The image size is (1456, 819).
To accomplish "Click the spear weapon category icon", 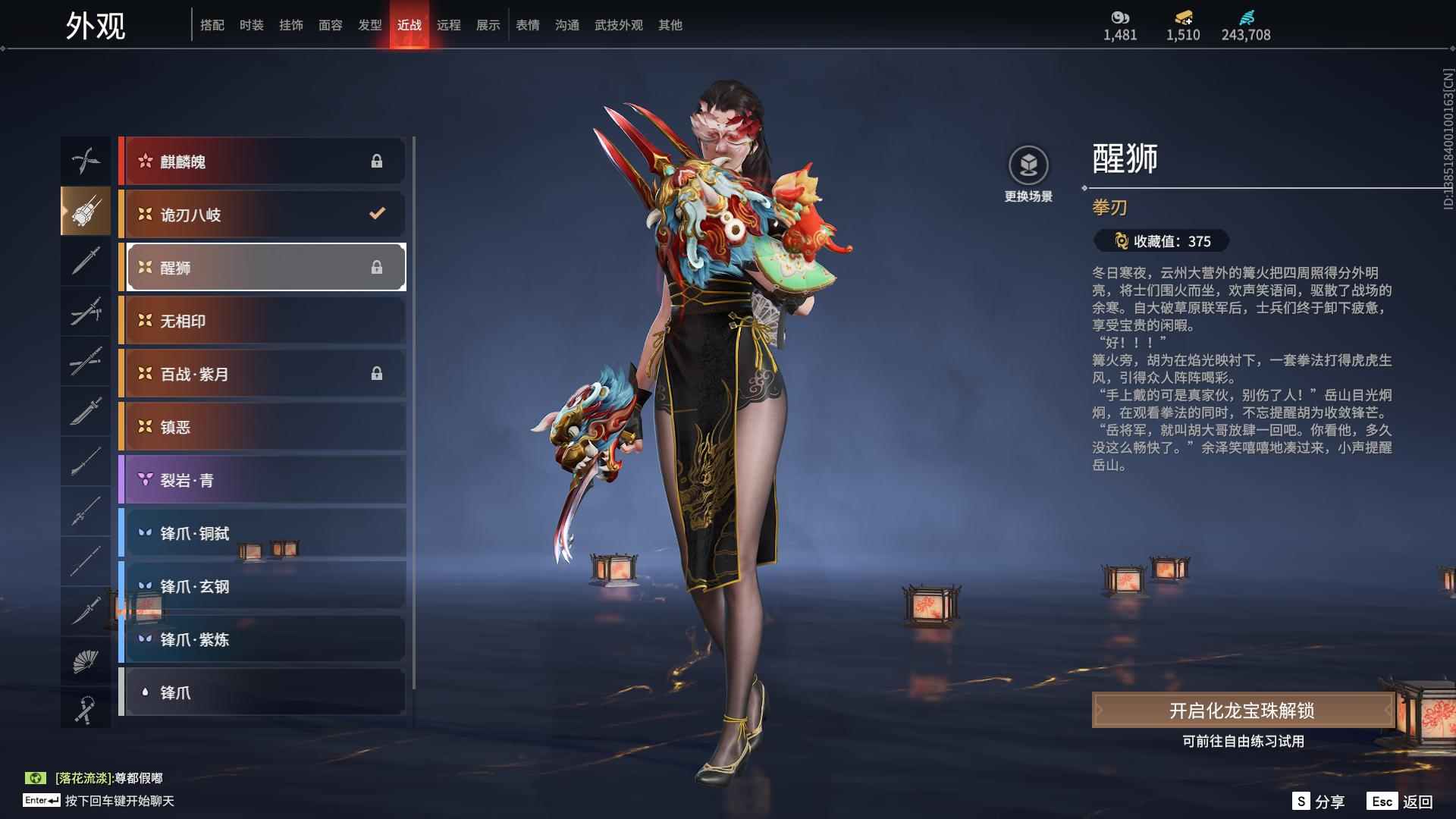I will click(86, 462).
